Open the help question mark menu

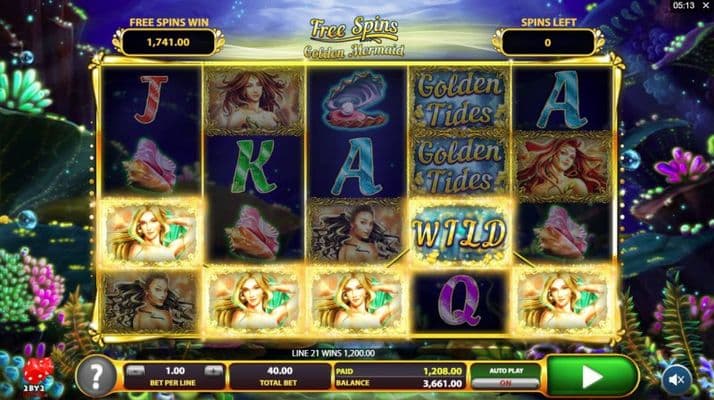click(96, 377)
